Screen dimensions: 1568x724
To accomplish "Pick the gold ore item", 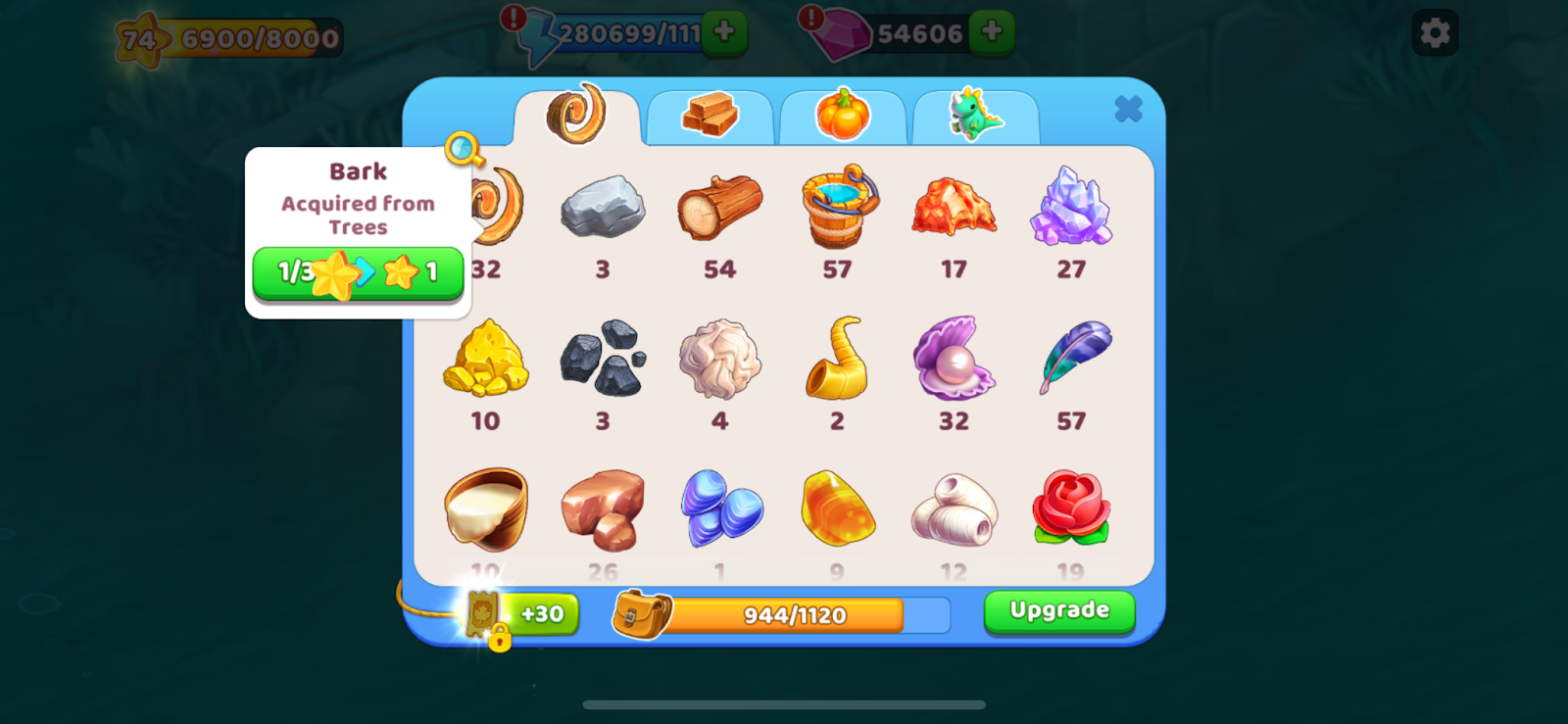I will [x=486, y=359].
